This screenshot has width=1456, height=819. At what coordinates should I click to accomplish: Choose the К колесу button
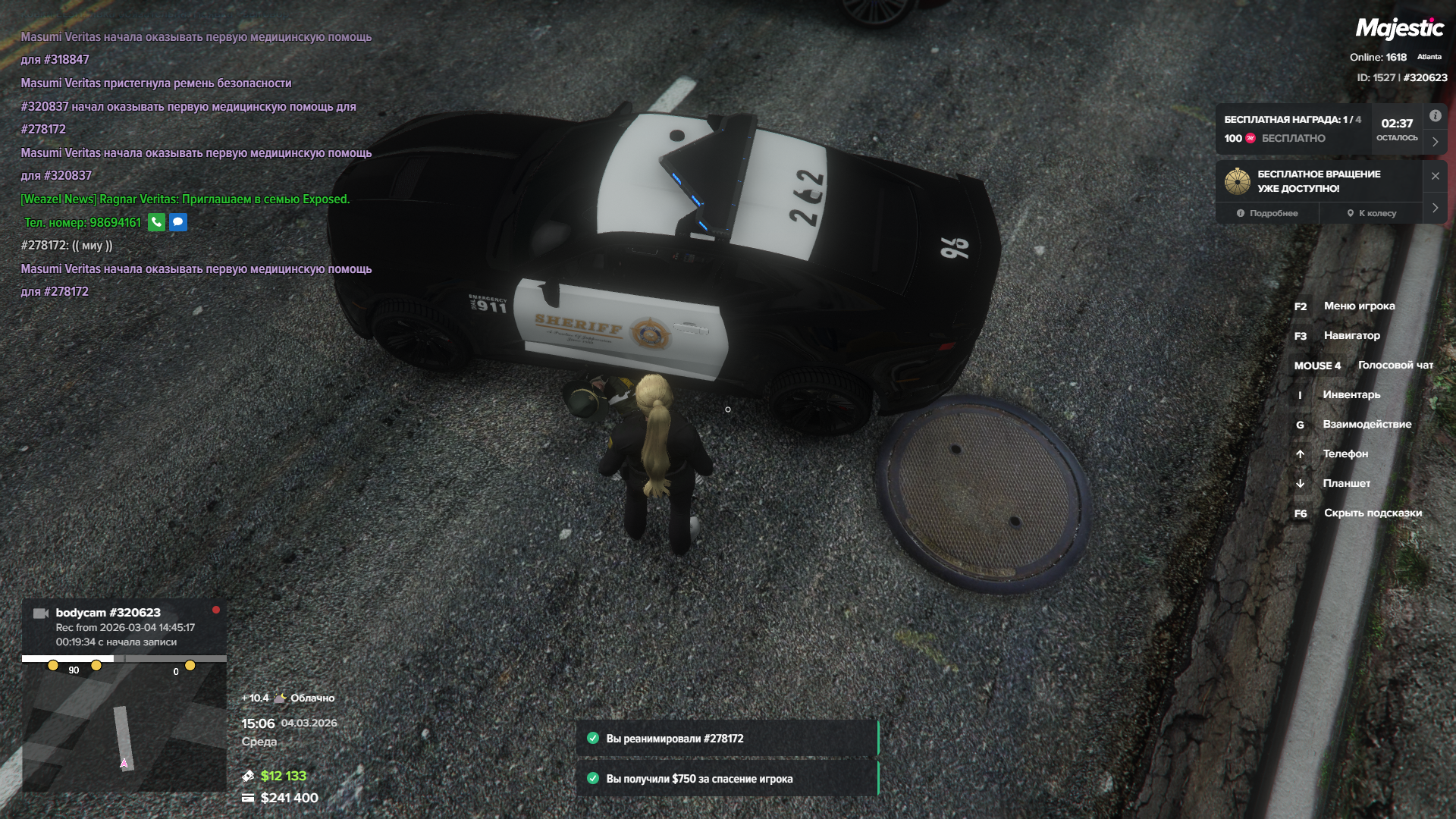click(x=1371, y=213)
